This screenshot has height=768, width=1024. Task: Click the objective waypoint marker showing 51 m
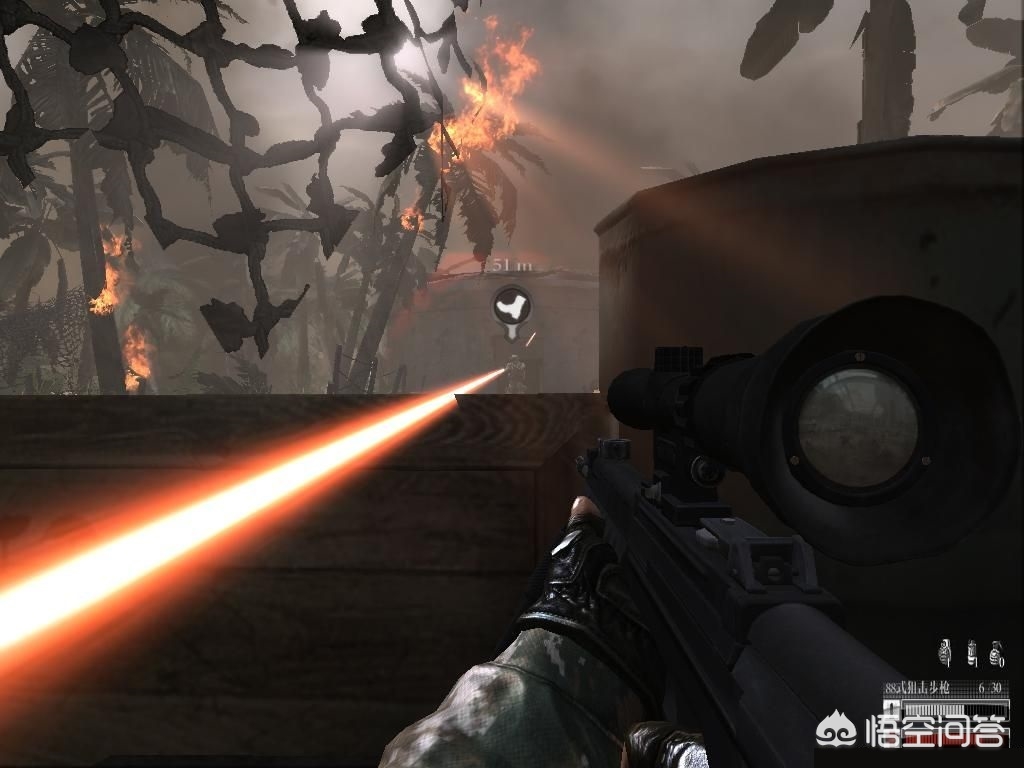pos(512,307)
